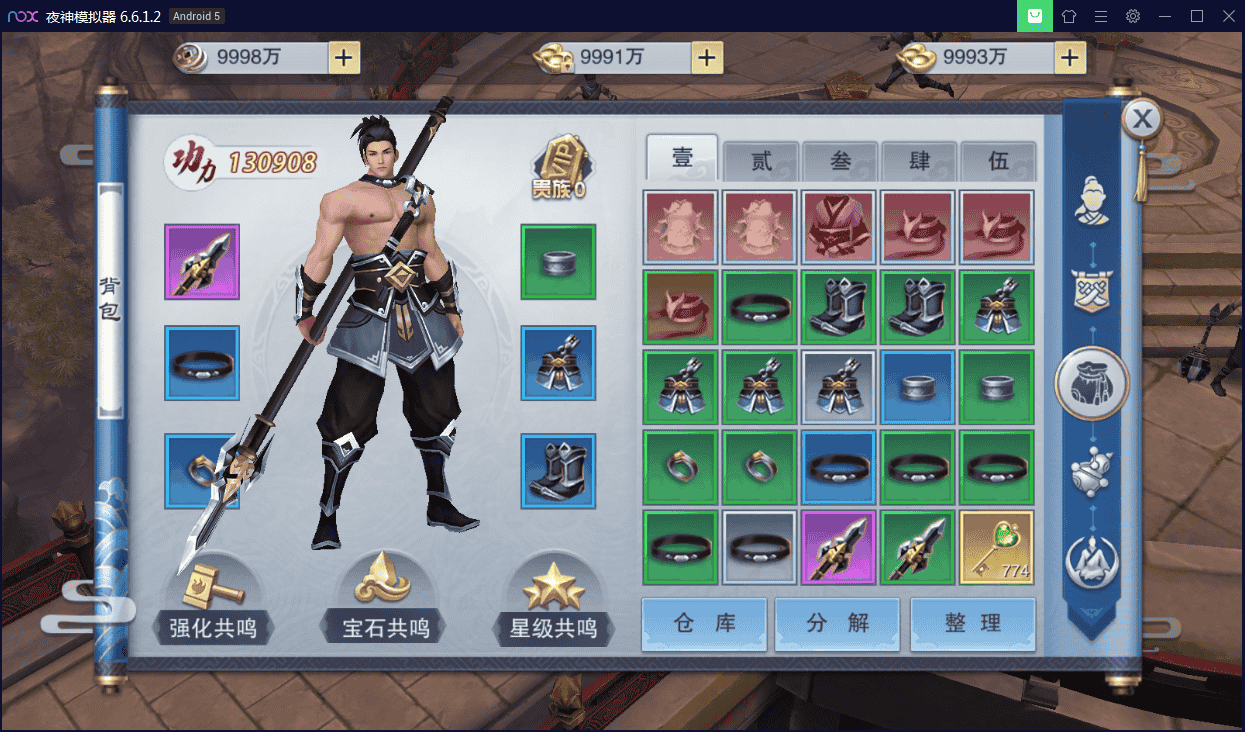
Task: Select the golden key item with 774 count
Action: [x=997, y=547]
